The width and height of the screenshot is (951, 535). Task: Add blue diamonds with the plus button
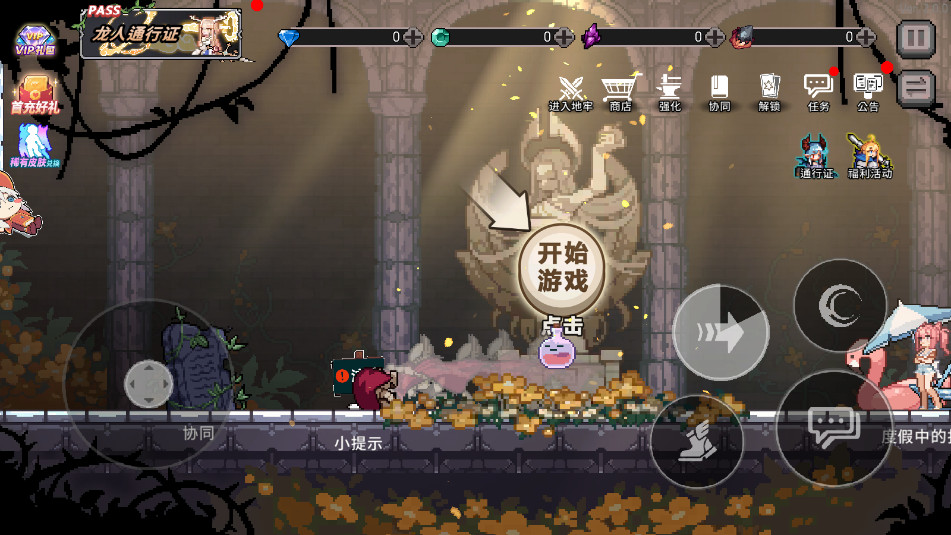click(412, 38)
